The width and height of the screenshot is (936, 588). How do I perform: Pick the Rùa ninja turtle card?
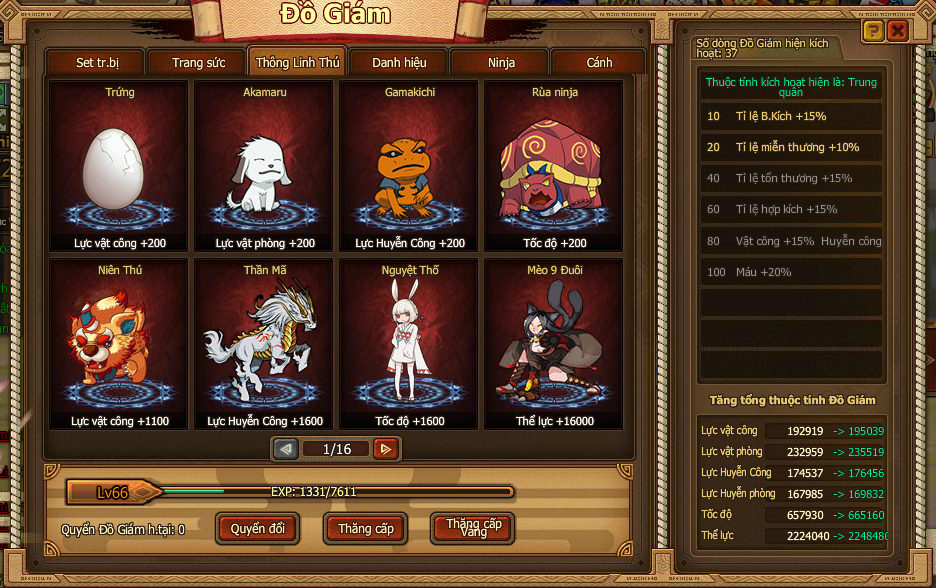coord(554,167)
